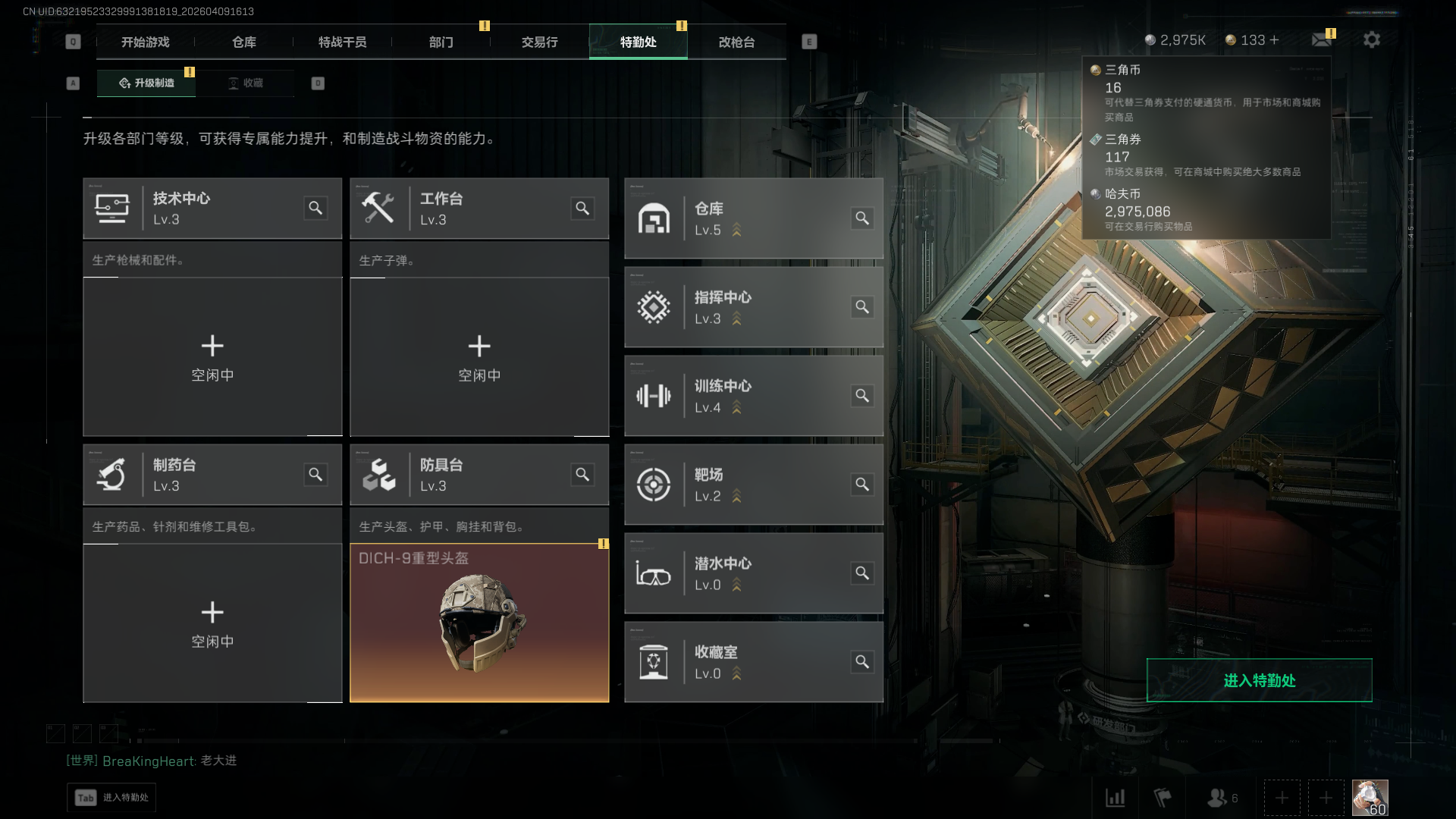Switch to the 开始游戏 tab
This screenshot has height=819, width=1456.
tap(145, 42)
